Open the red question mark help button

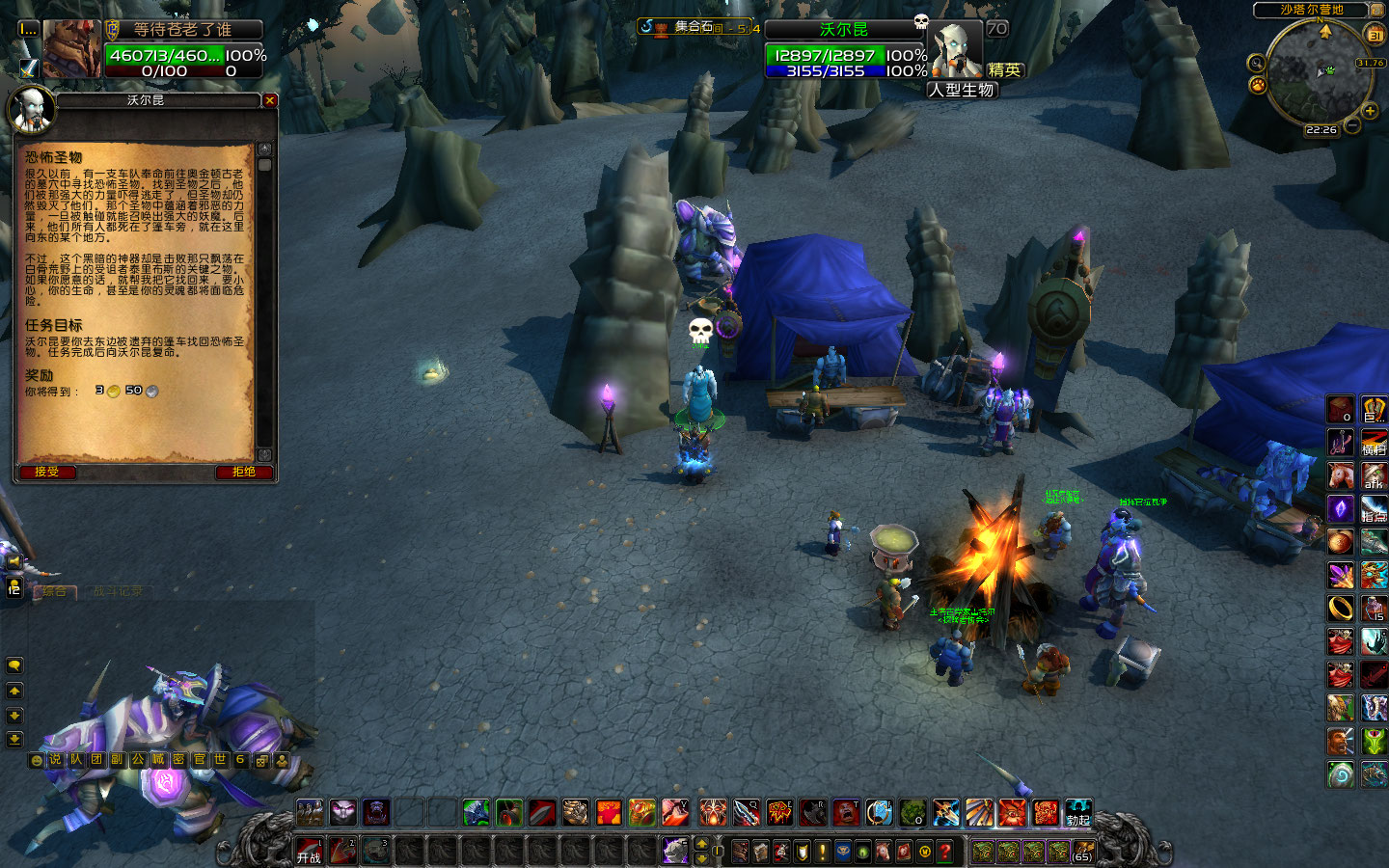[945, 852]
